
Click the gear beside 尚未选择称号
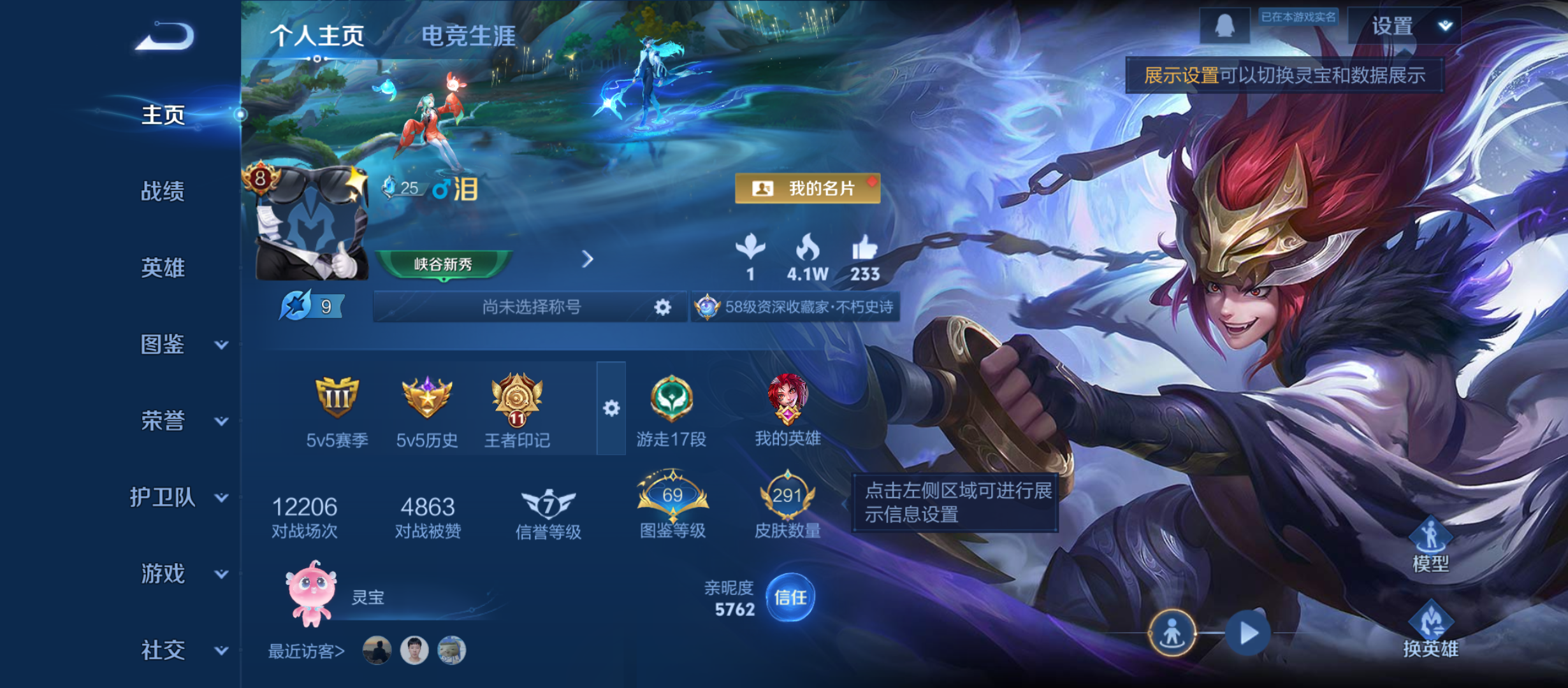click(x=663, y=306)
